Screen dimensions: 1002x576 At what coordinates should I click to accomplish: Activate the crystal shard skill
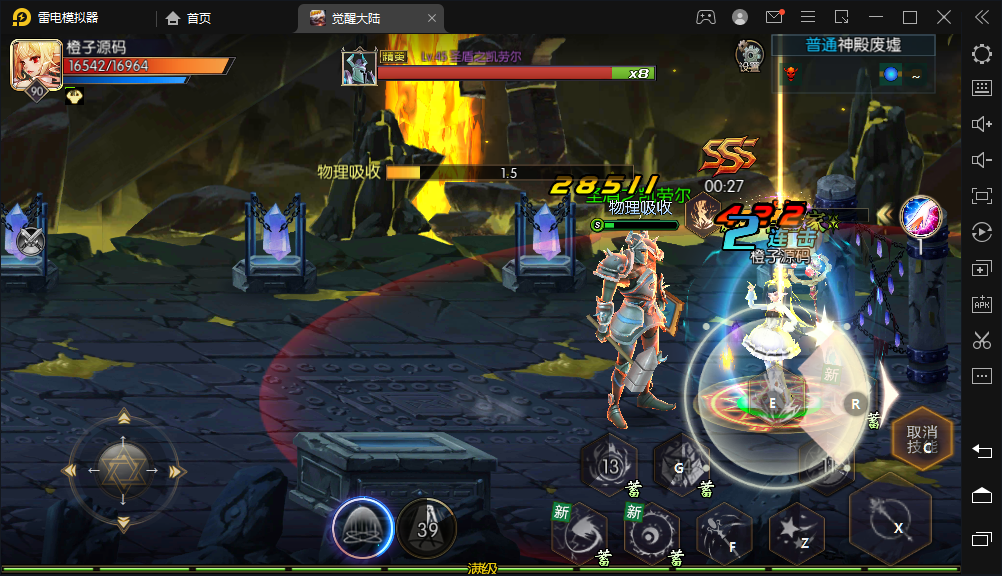pos(681,465)
